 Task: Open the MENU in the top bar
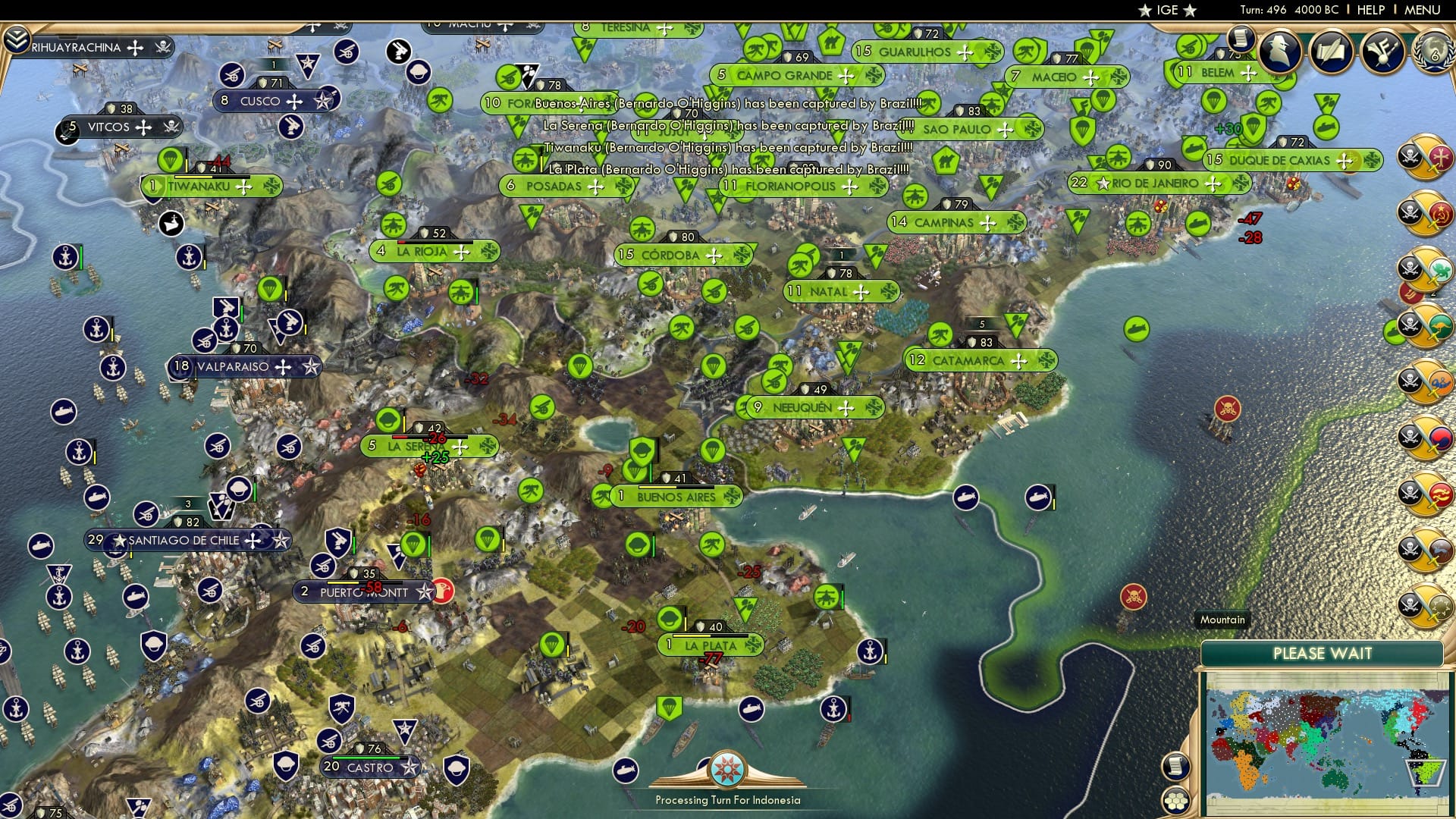click(1421, 11)
